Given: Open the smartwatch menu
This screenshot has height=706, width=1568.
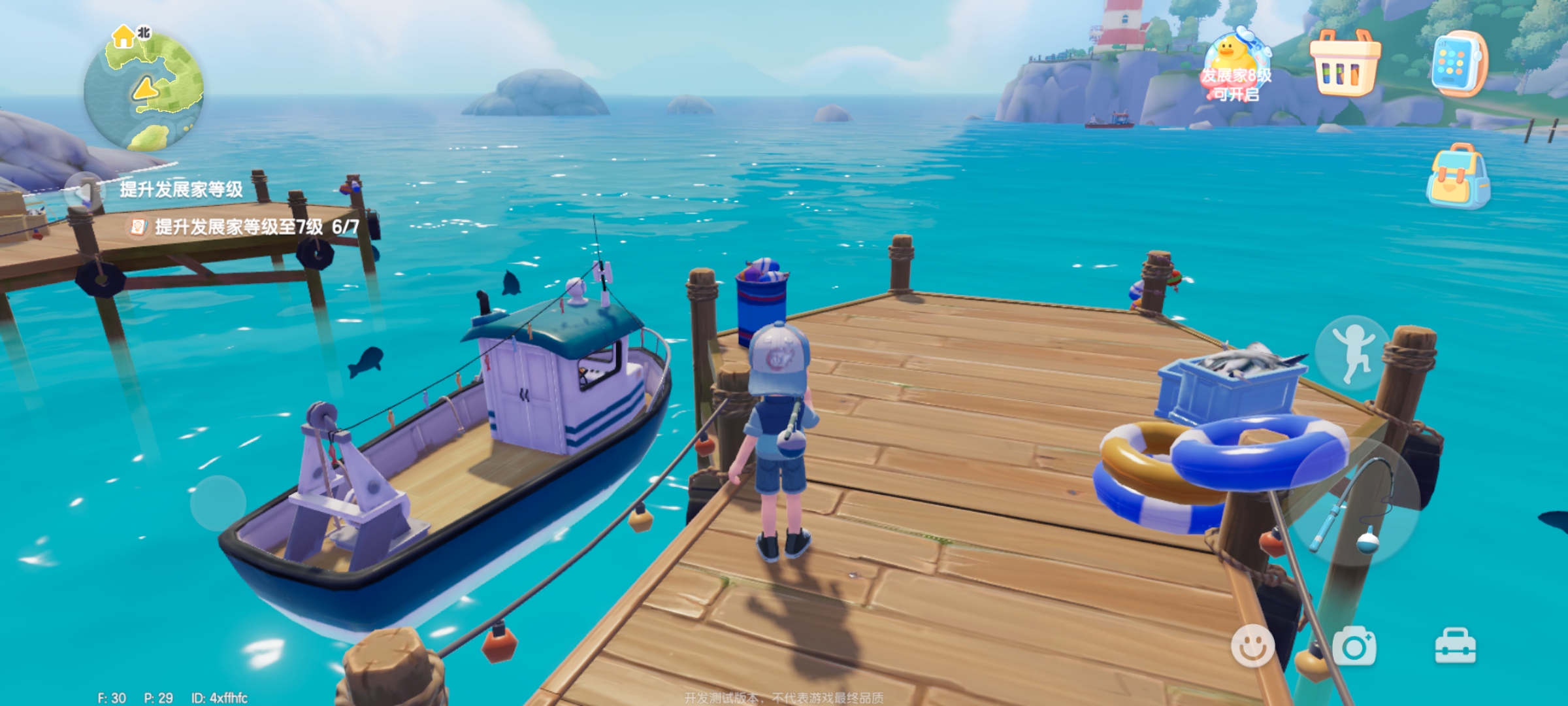Looking at the screenshot, I should point(1458,64).
